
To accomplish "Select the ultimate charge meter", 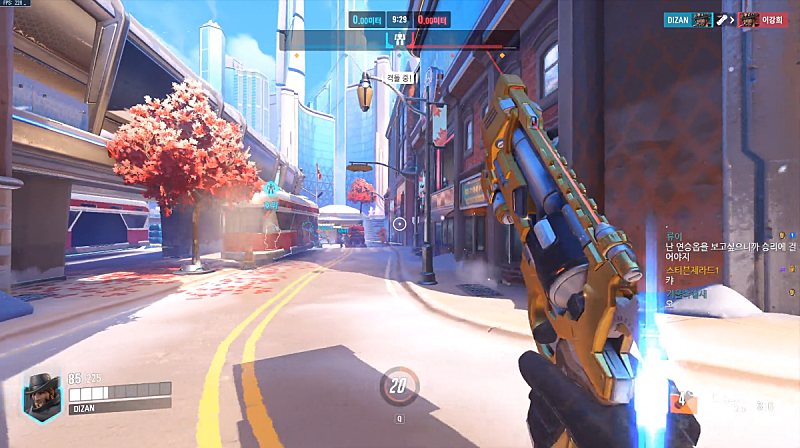I will pyautogui.click(x=399, y=386).
